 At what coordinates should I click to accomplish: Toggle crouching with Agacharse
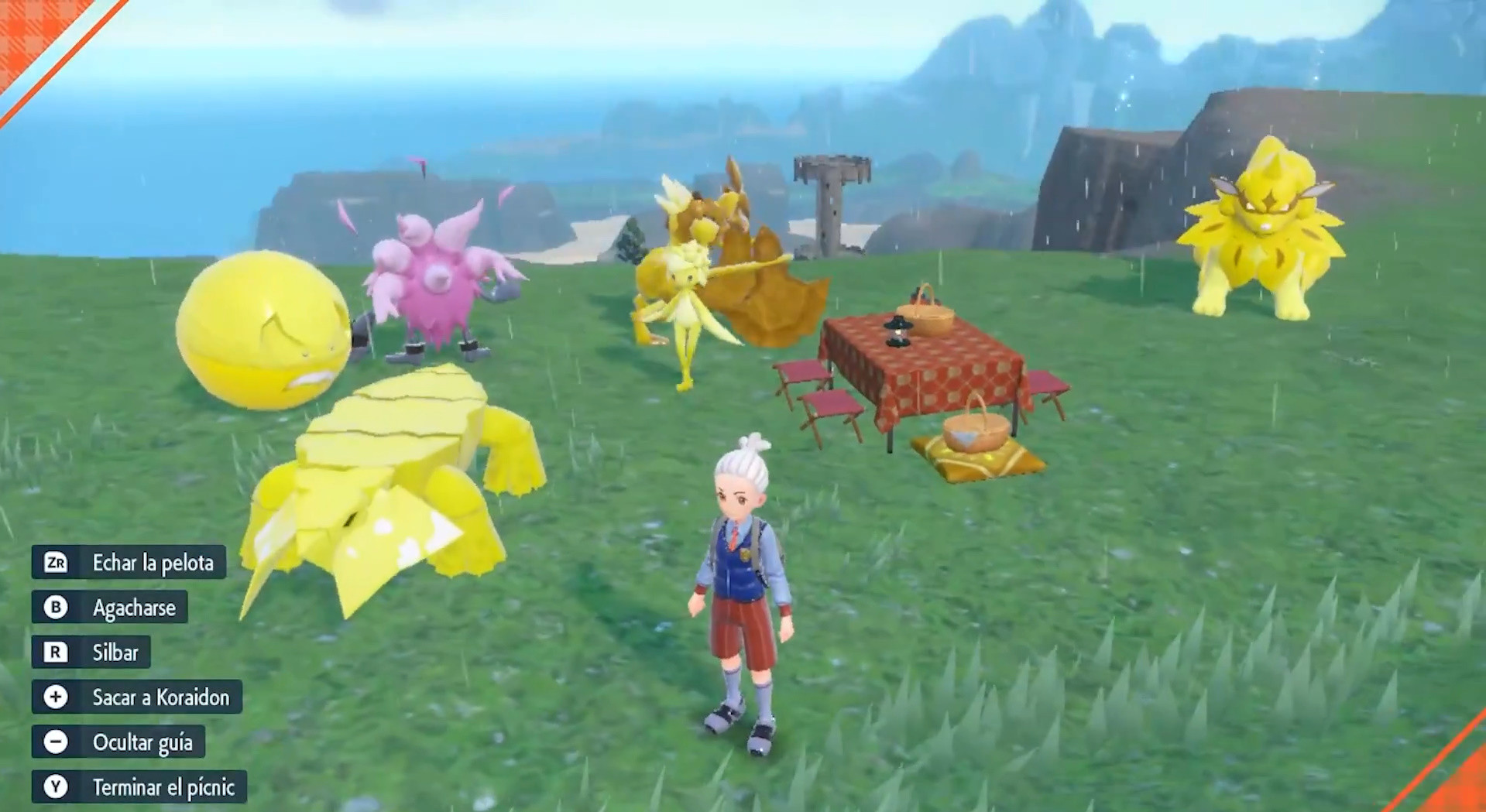(x=136, y=608)
